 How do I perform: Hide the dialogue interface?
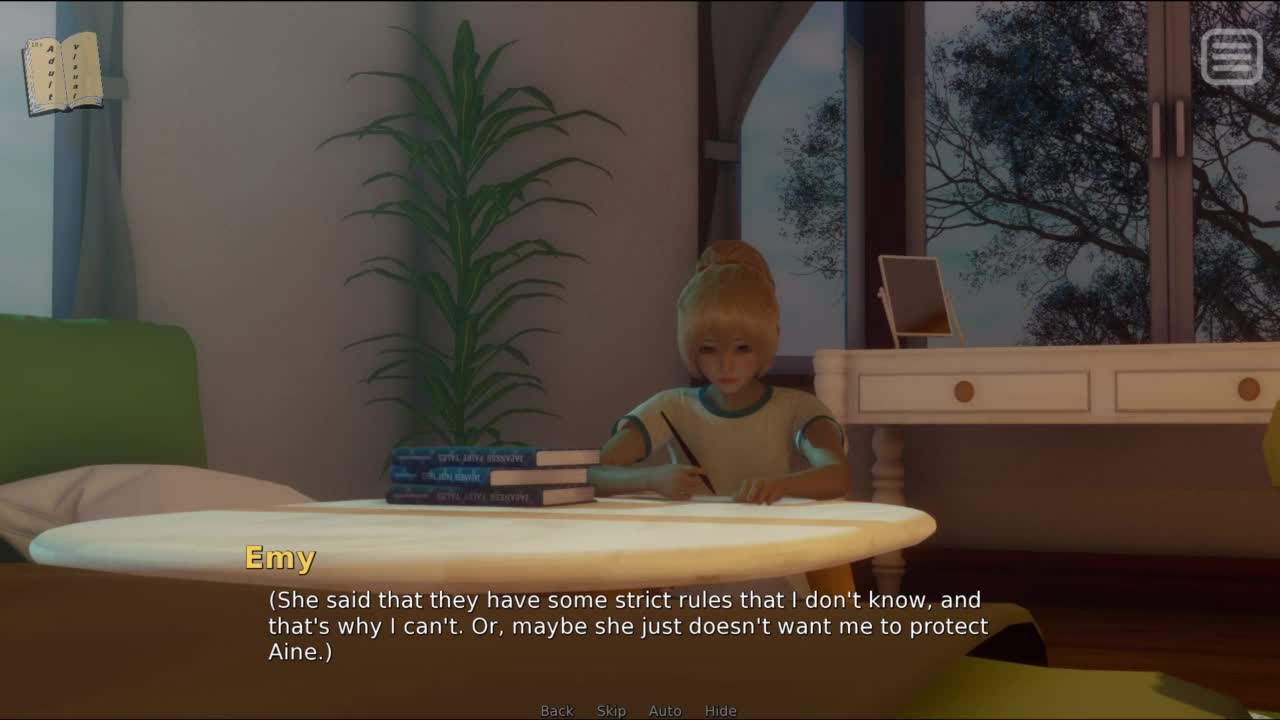(720, 711)
